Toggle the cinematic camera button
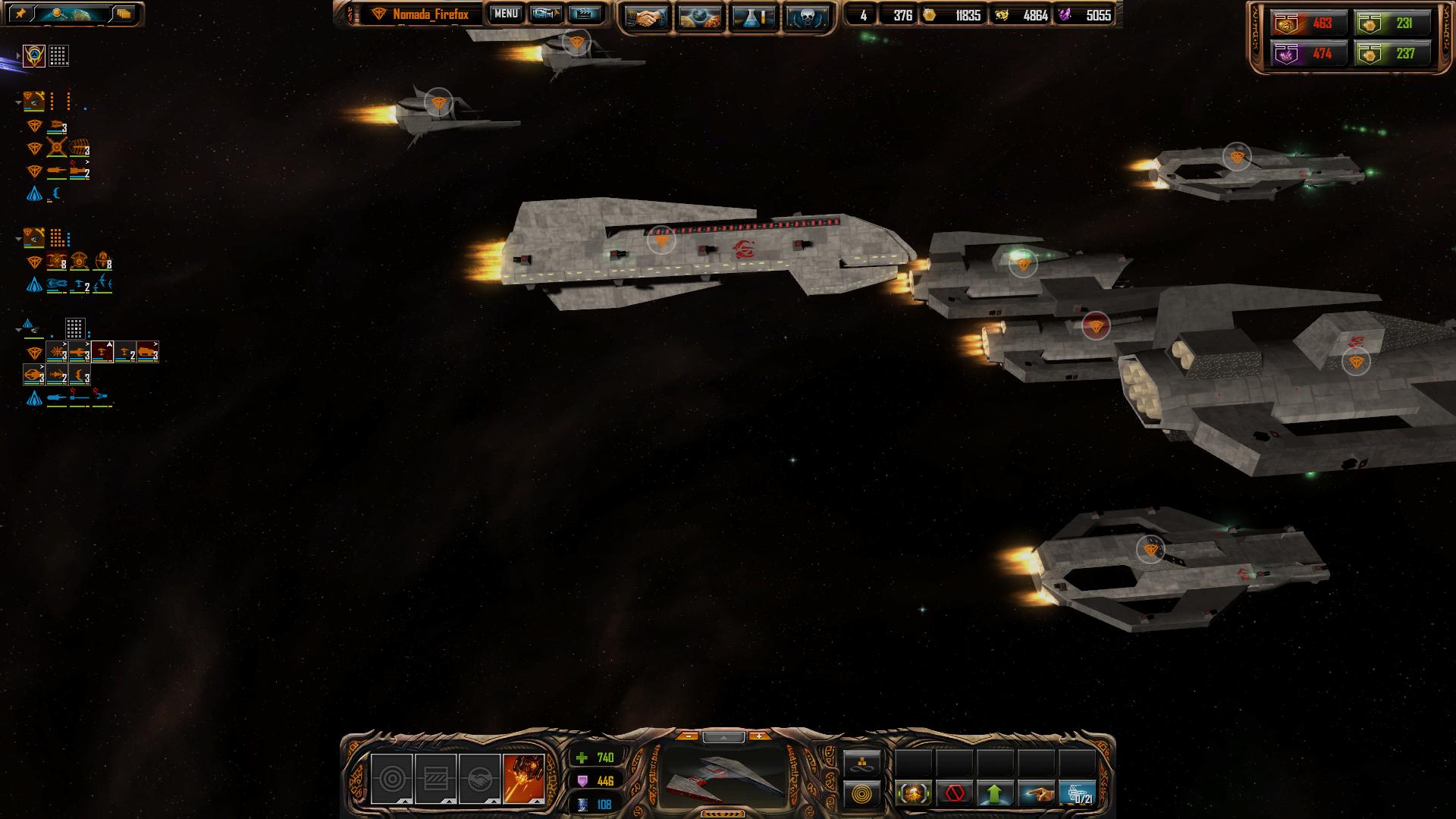 tap(546, 14)
